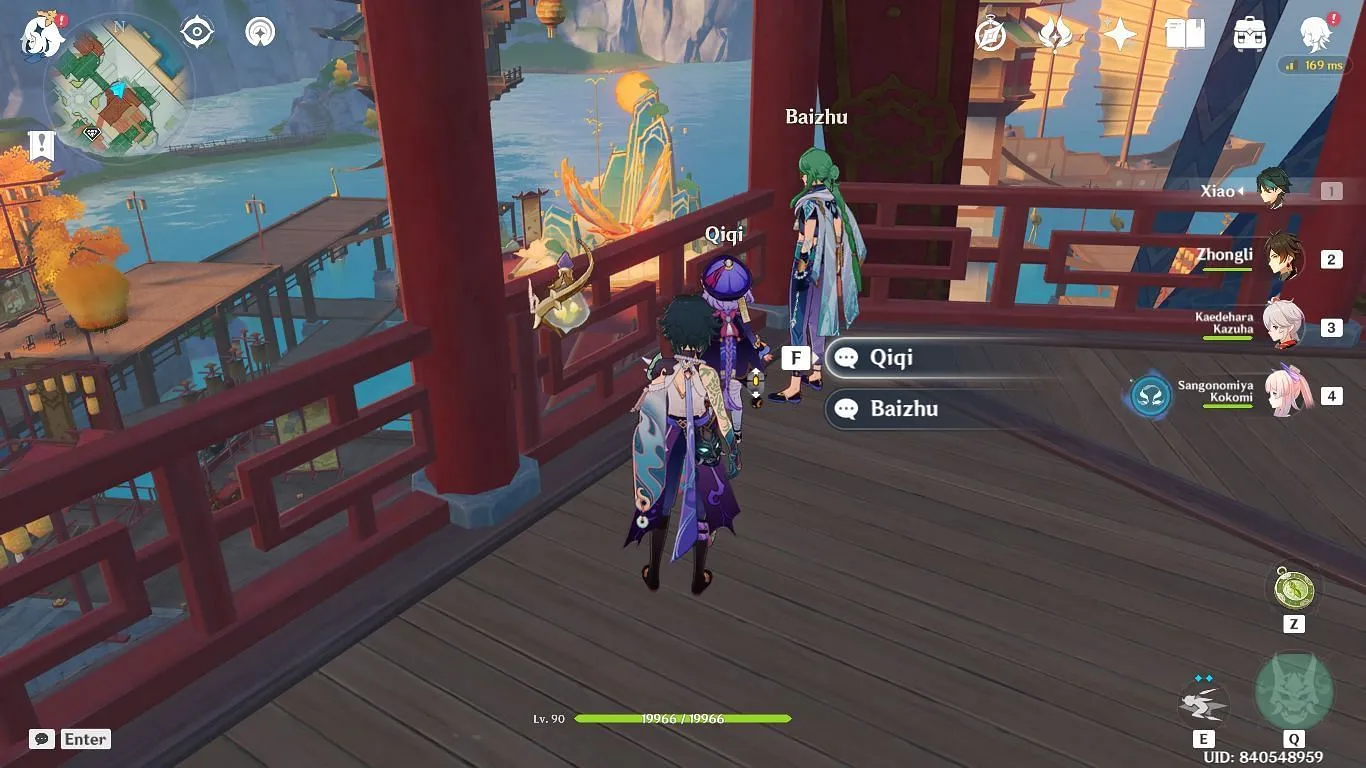The image size is (1366, 768).
Task: Switch to Kaedehara Kazuha
Action: tap(1282, 326)
